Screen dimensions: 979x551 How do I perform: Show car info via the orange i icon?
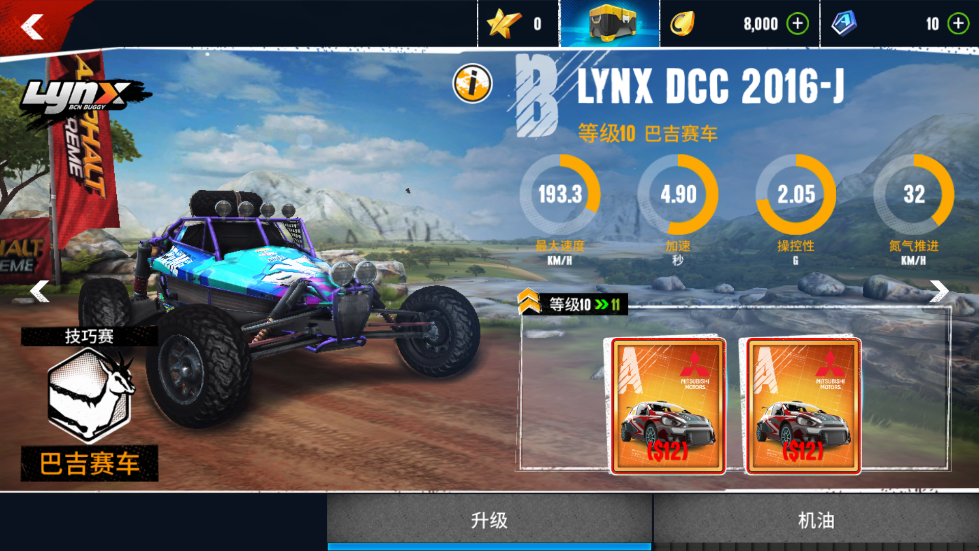472,84
